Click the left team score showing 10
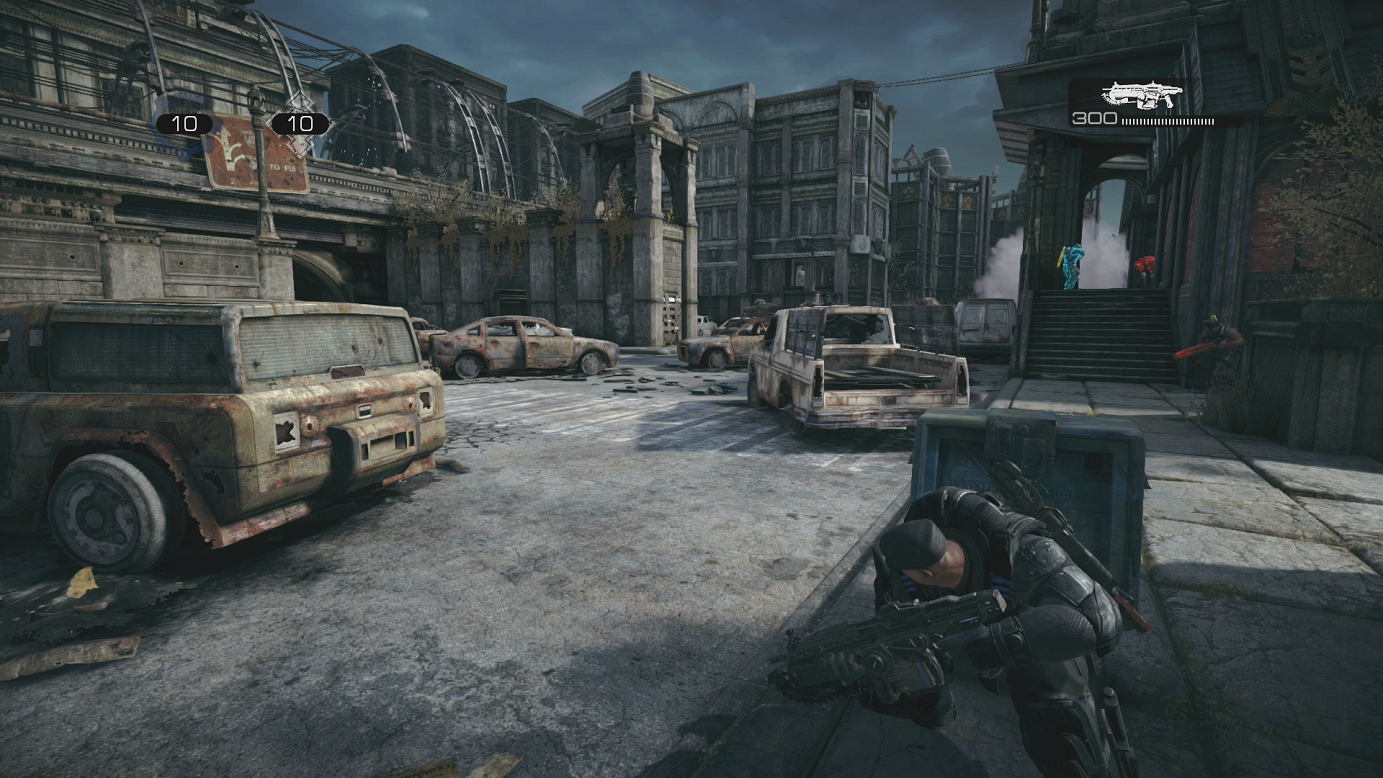 pos(185,122)
